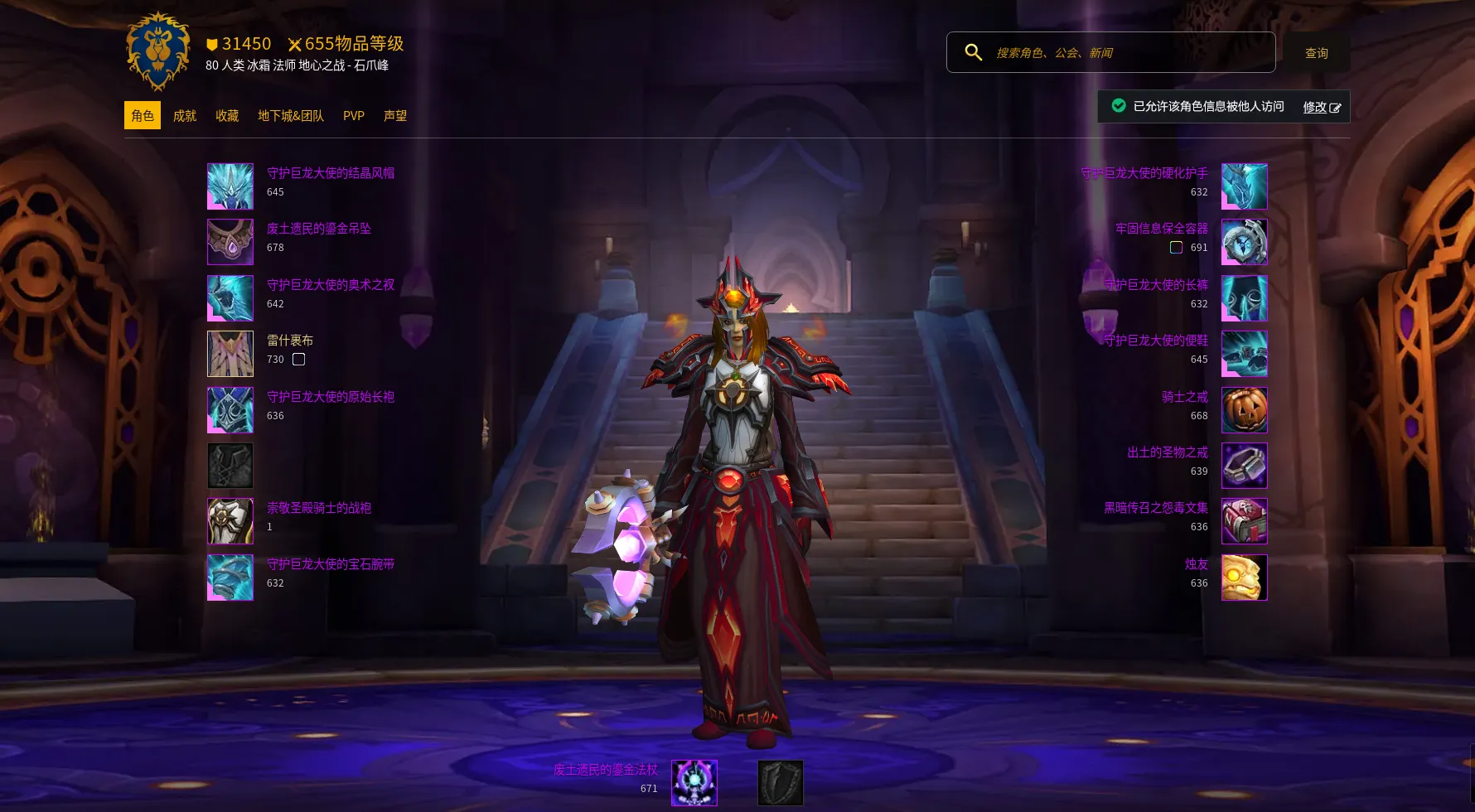Open the 地下城&团队 tab
The width and height of the screenshot is (1475, 812).
click(x=291, y=116)
